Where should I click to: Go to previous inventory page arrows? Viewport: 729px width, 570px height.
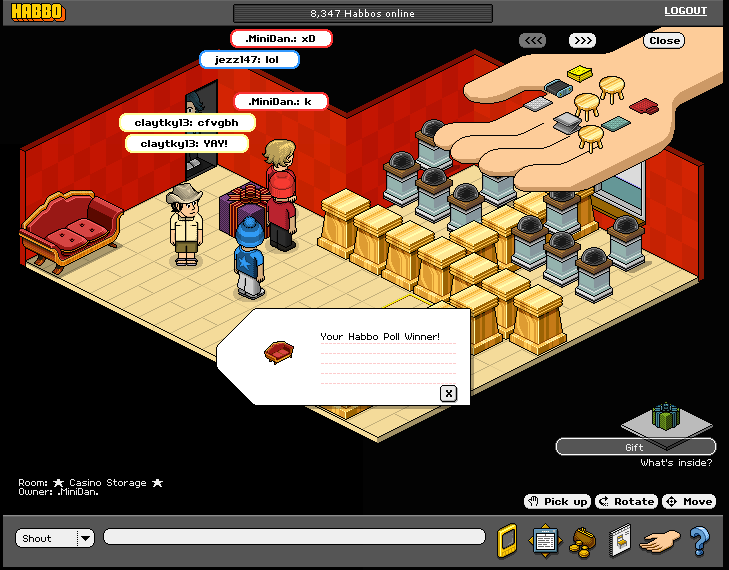click(x=532, y=41)
